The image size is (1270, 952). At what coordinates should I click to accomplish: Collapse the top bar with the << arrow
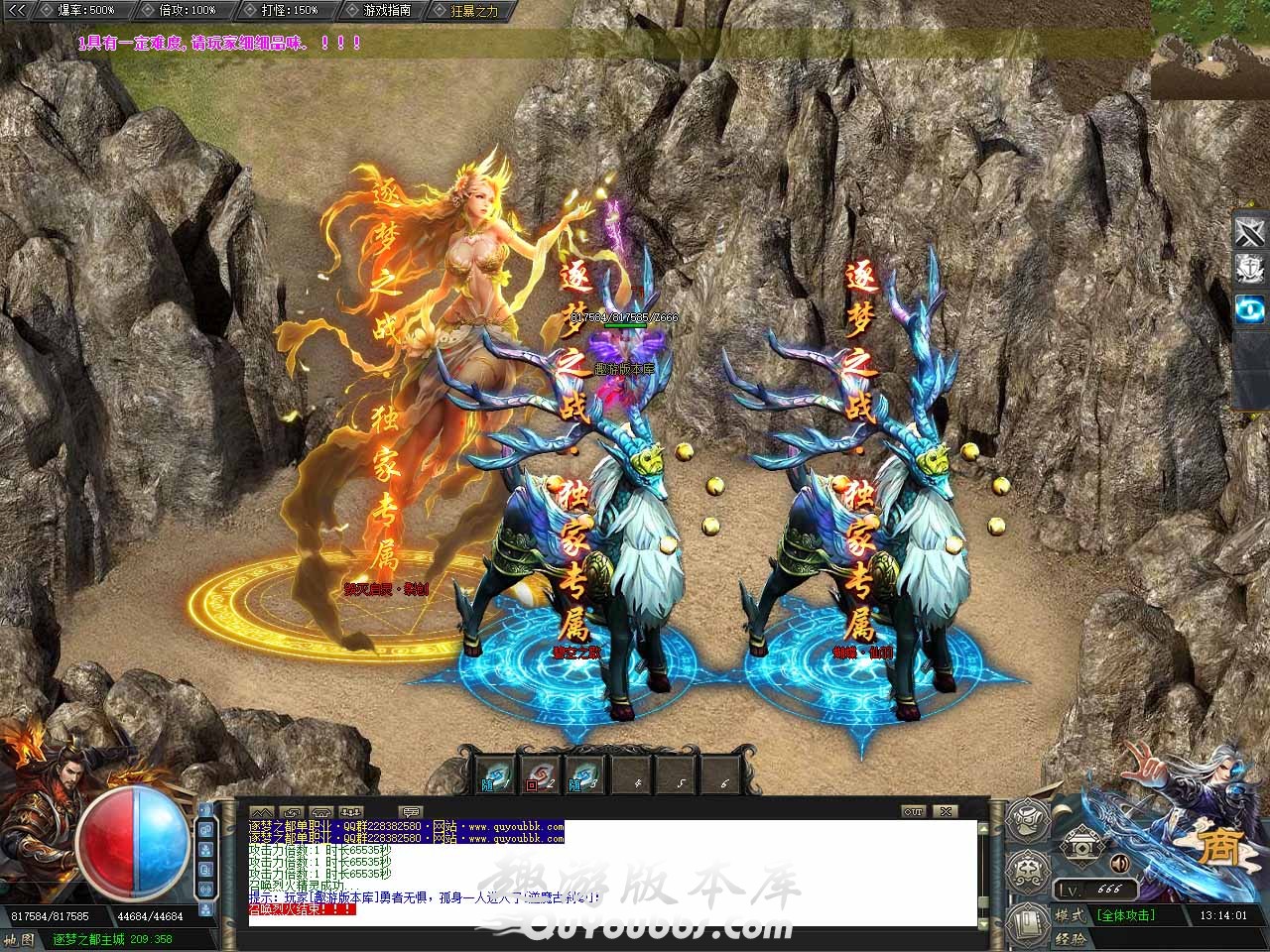[17, 10]
